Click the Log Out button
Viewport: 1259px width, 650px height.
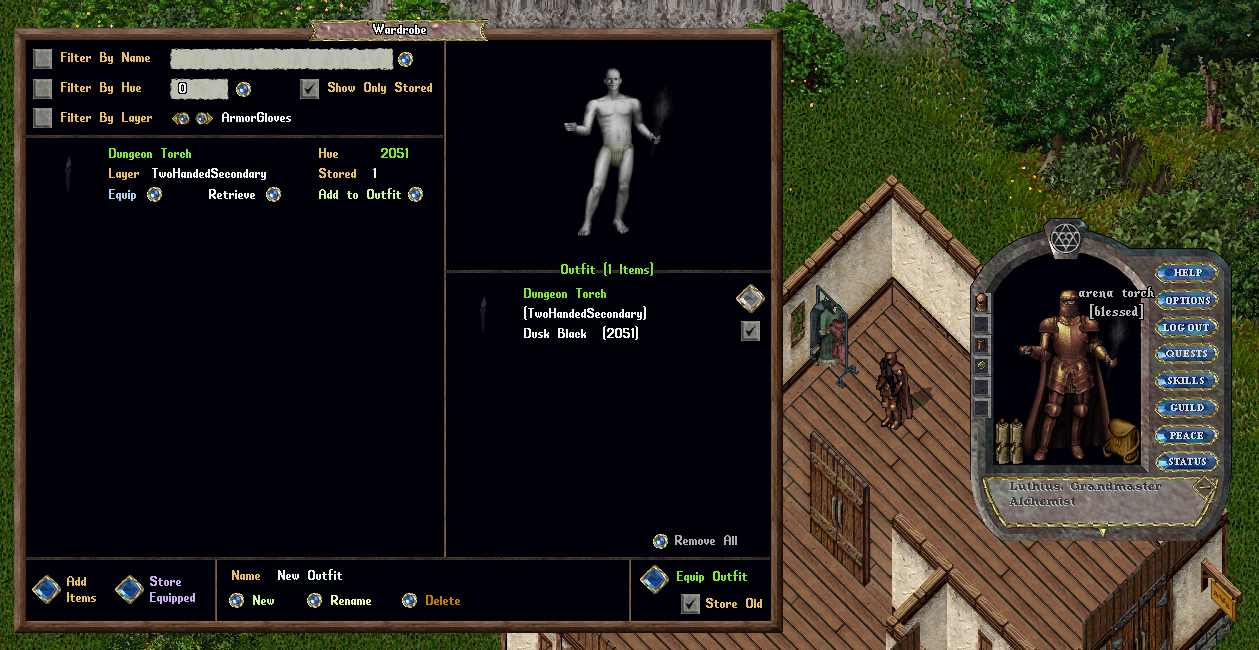1187,327
